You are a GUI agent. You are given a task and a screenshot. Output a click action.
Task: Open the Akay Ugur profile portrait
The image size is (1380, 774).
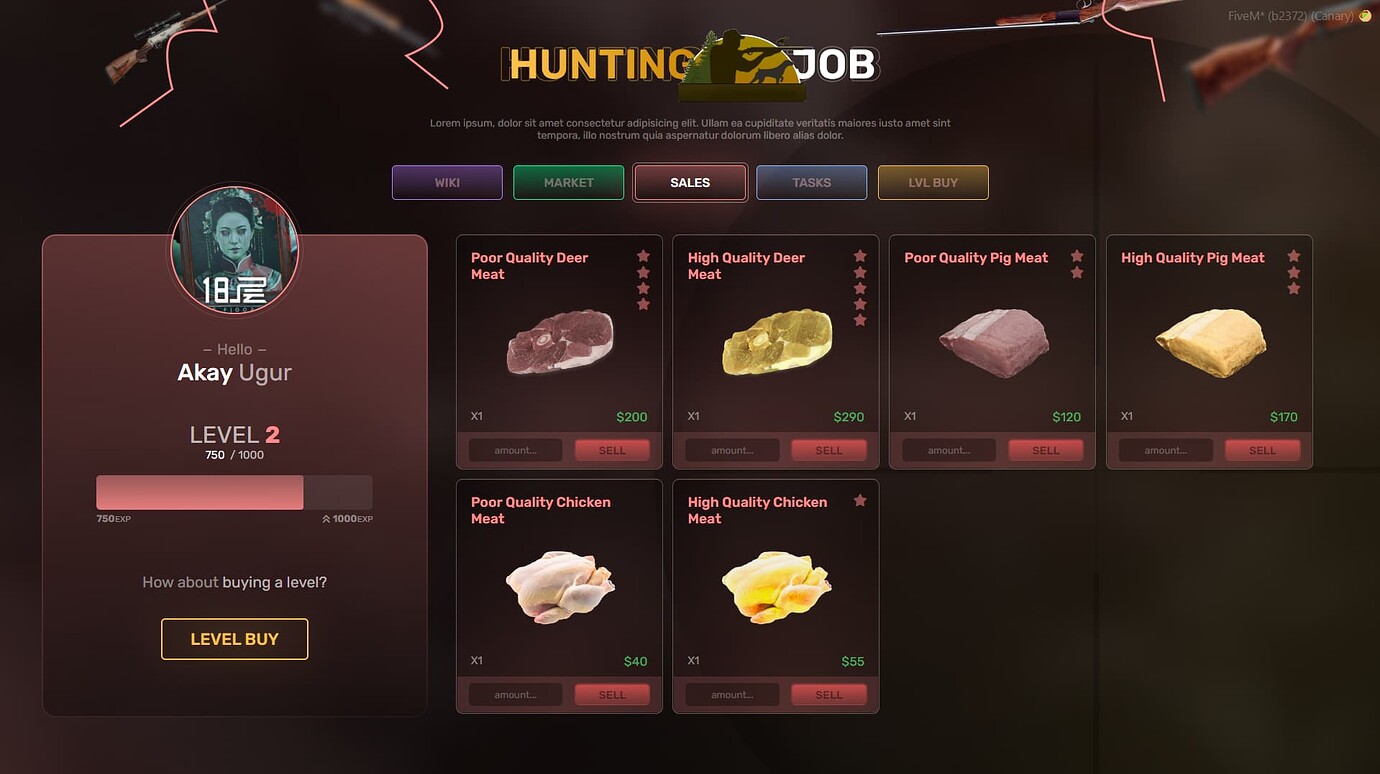[x=234, y=252]
